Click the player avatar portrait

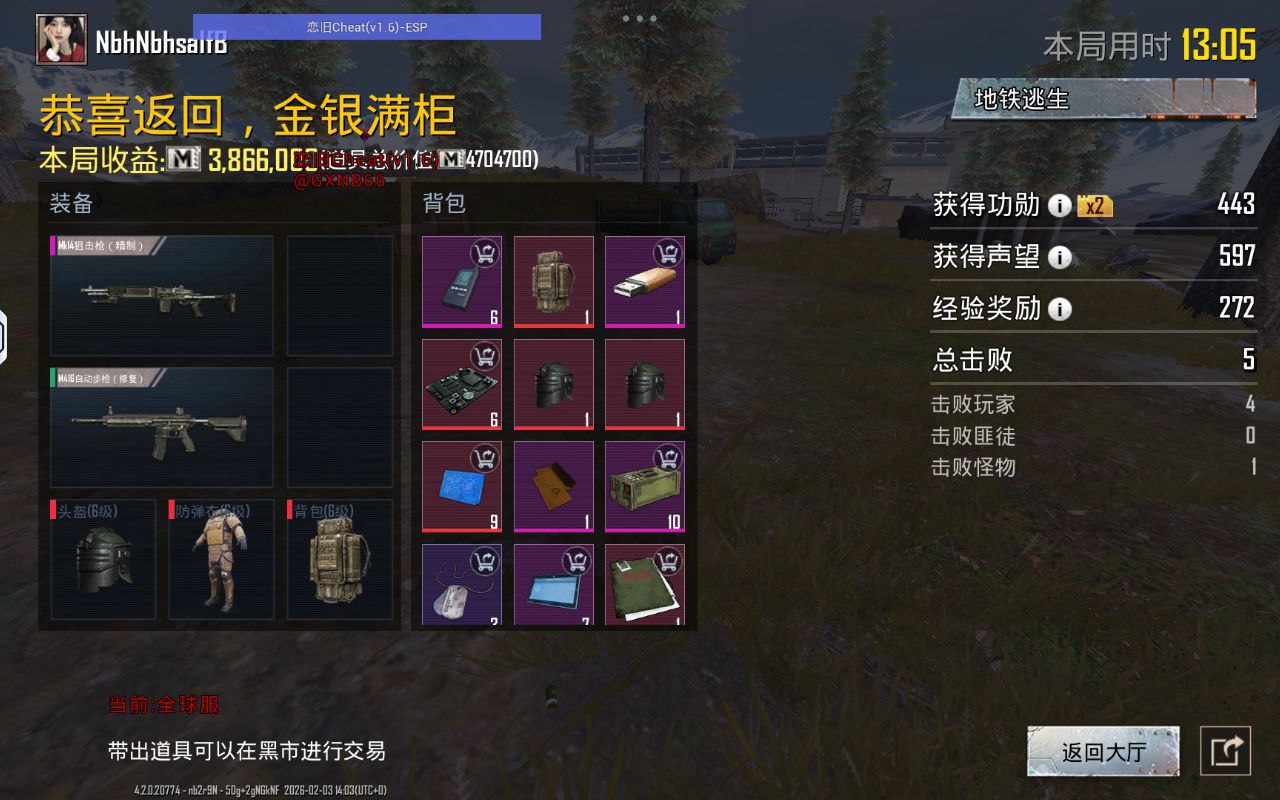coord(62,40)
